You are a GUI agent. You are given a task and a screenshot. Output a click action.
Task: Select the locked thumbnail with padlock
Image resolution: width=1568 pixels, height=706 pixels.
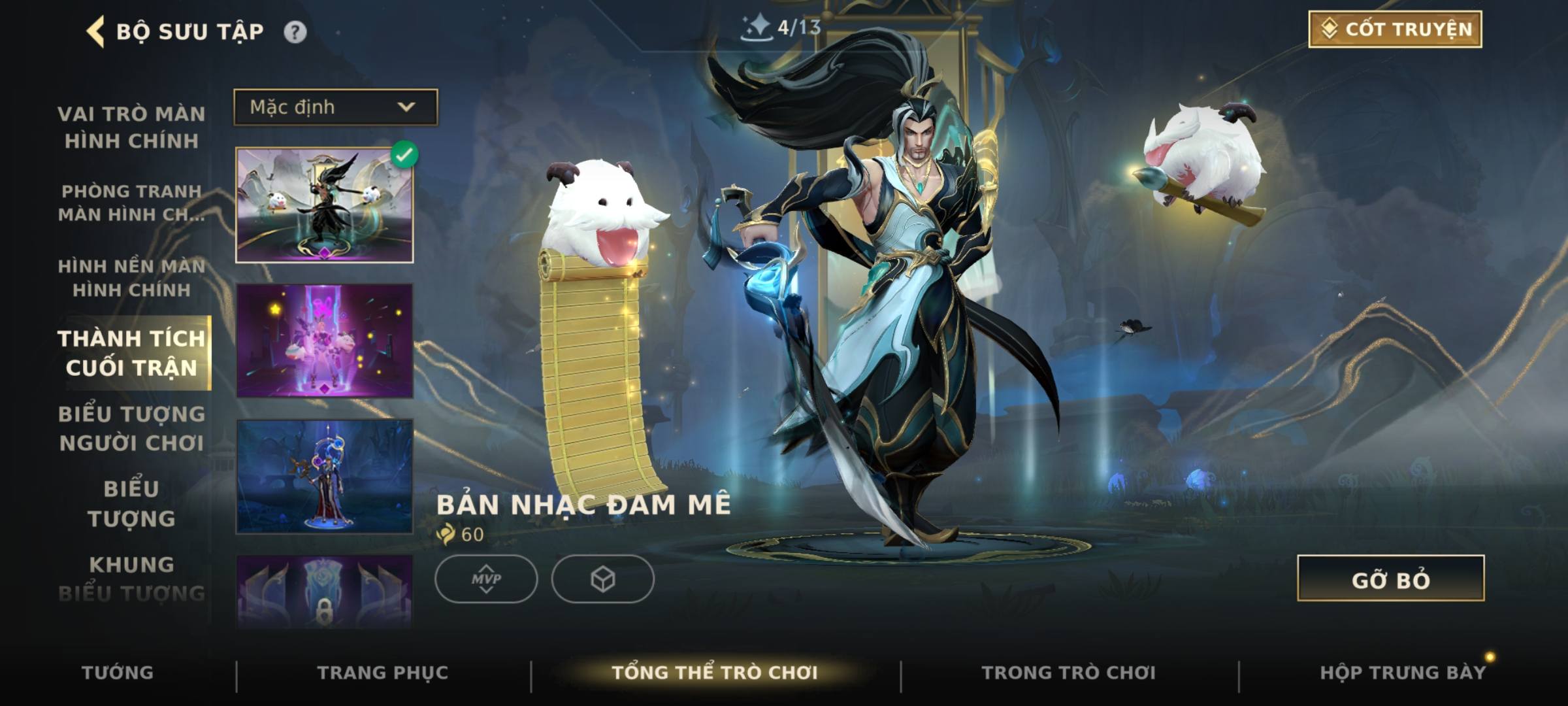325,592
